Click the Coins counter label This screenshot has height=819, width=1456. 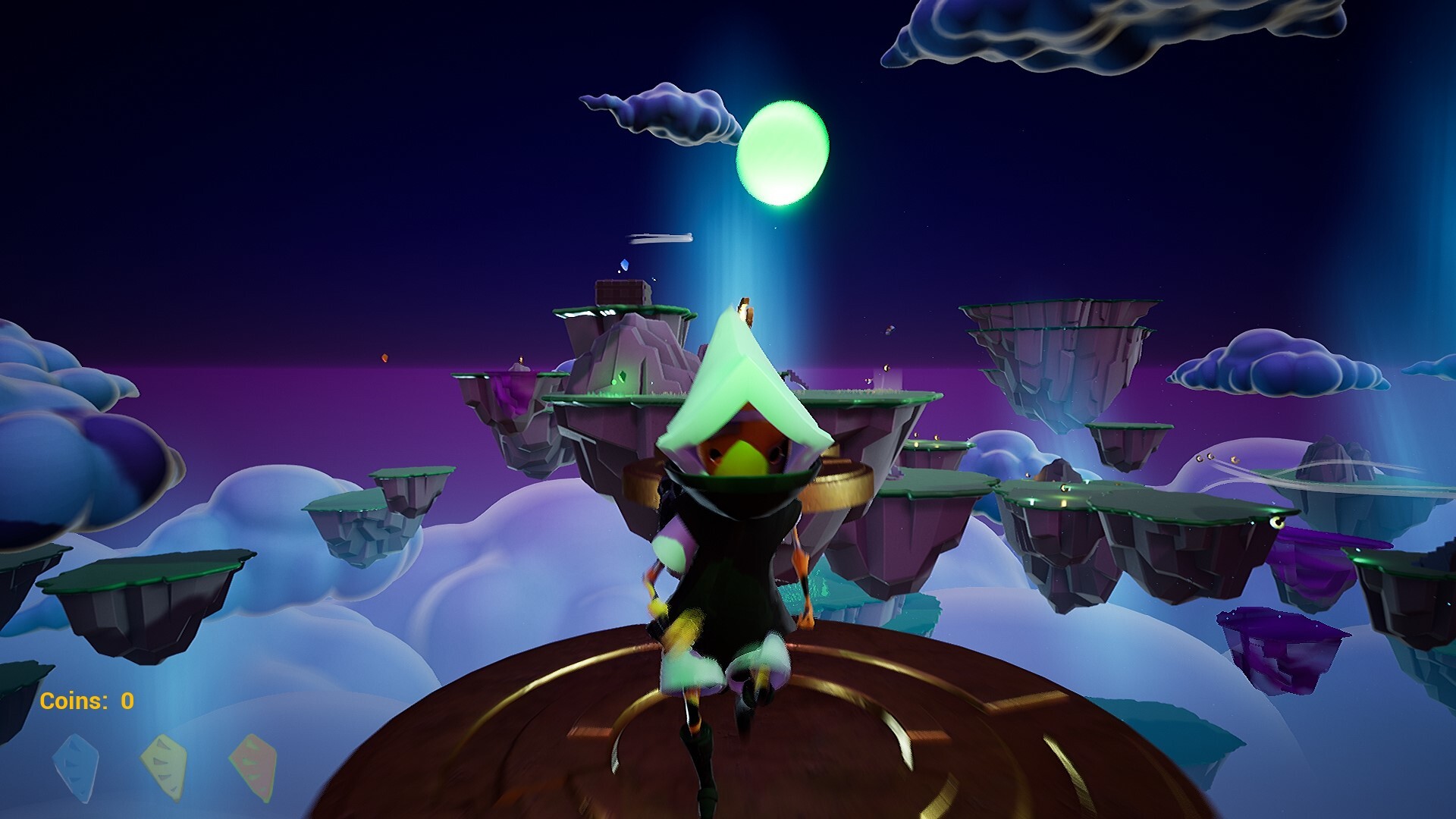pos(72,701)
